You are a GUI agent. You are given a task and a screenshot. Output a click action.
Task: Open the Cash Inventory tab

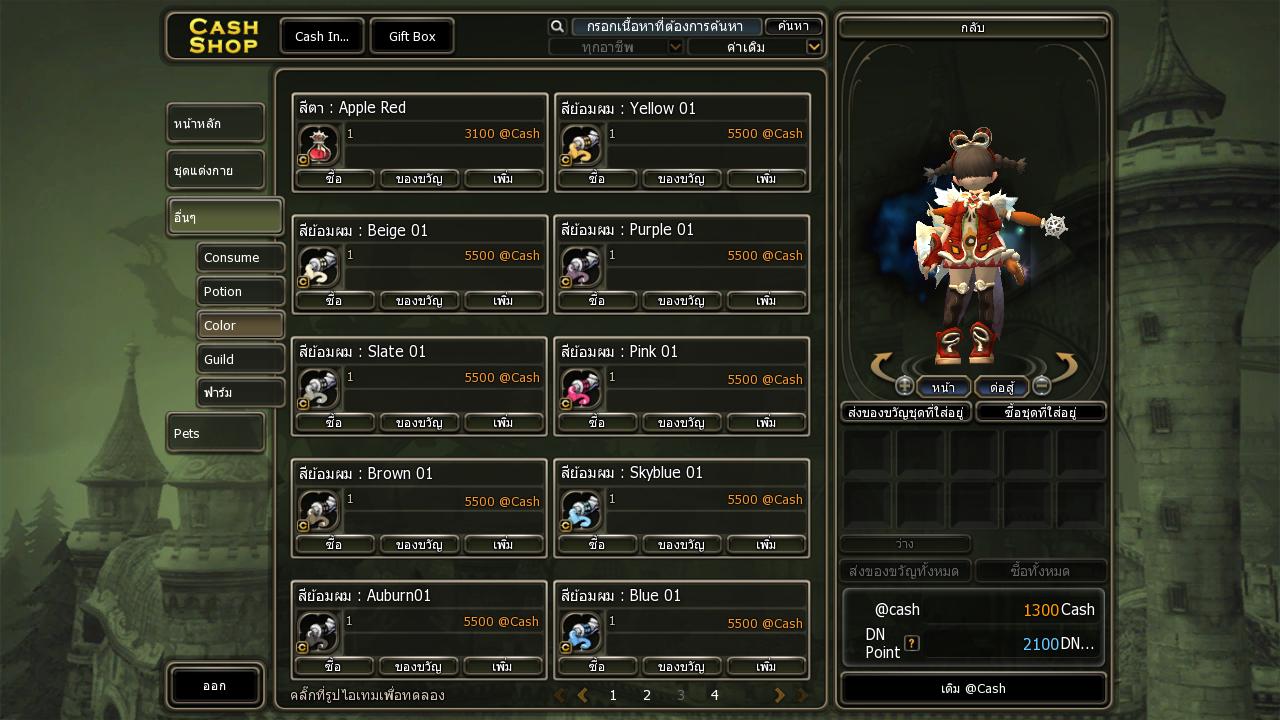322,36
